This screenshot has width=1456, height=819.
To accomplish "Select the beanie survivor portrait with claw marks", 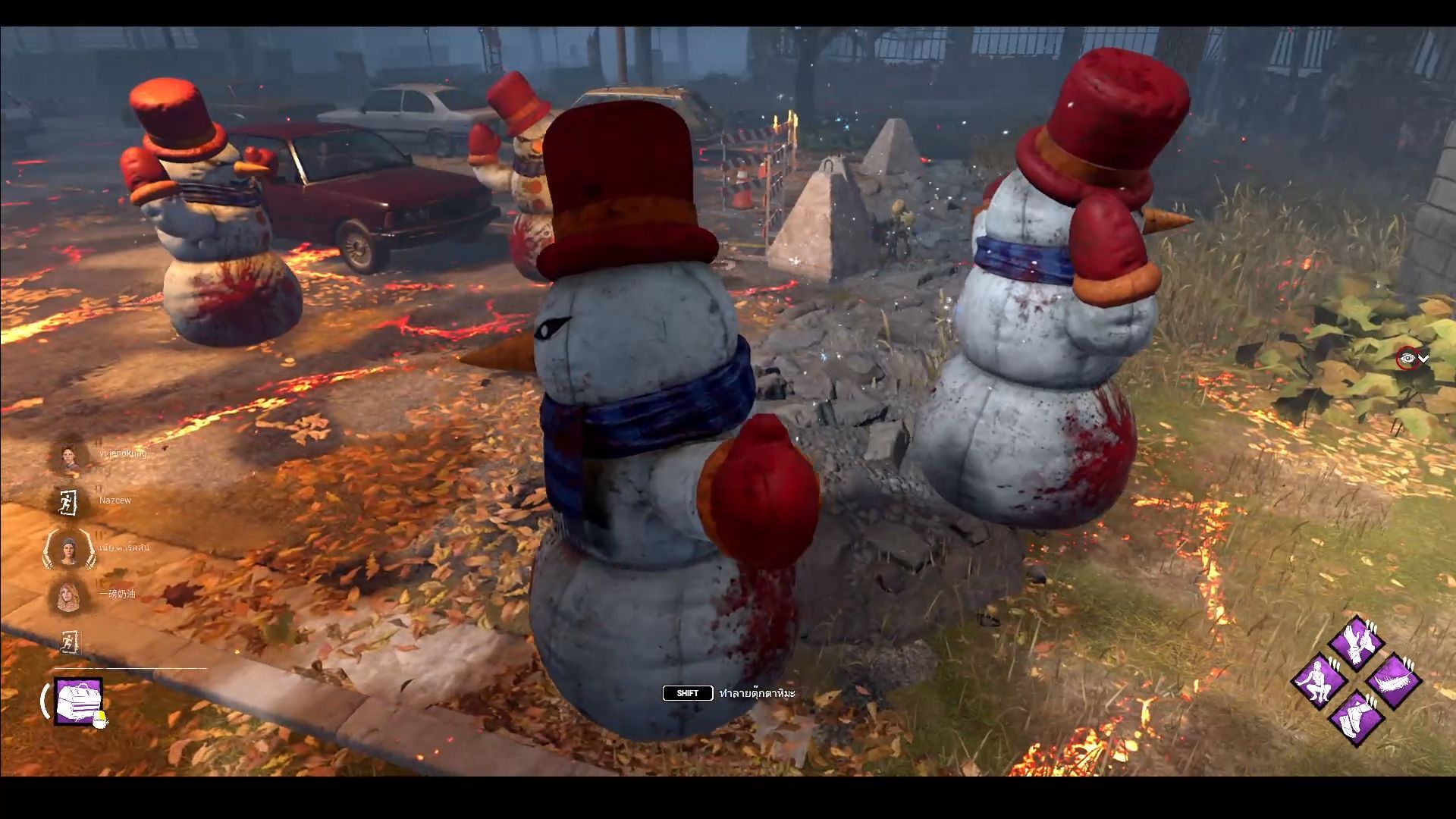I will coord(69,549).
